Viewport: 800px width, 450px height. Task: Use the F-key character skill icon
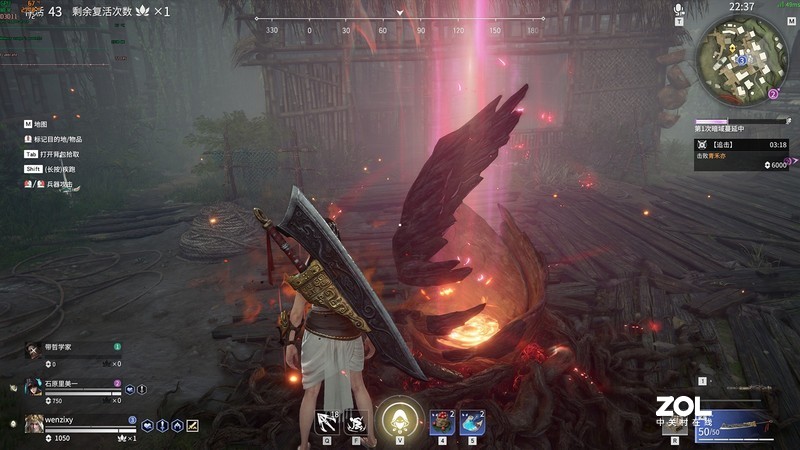point(355,422)
